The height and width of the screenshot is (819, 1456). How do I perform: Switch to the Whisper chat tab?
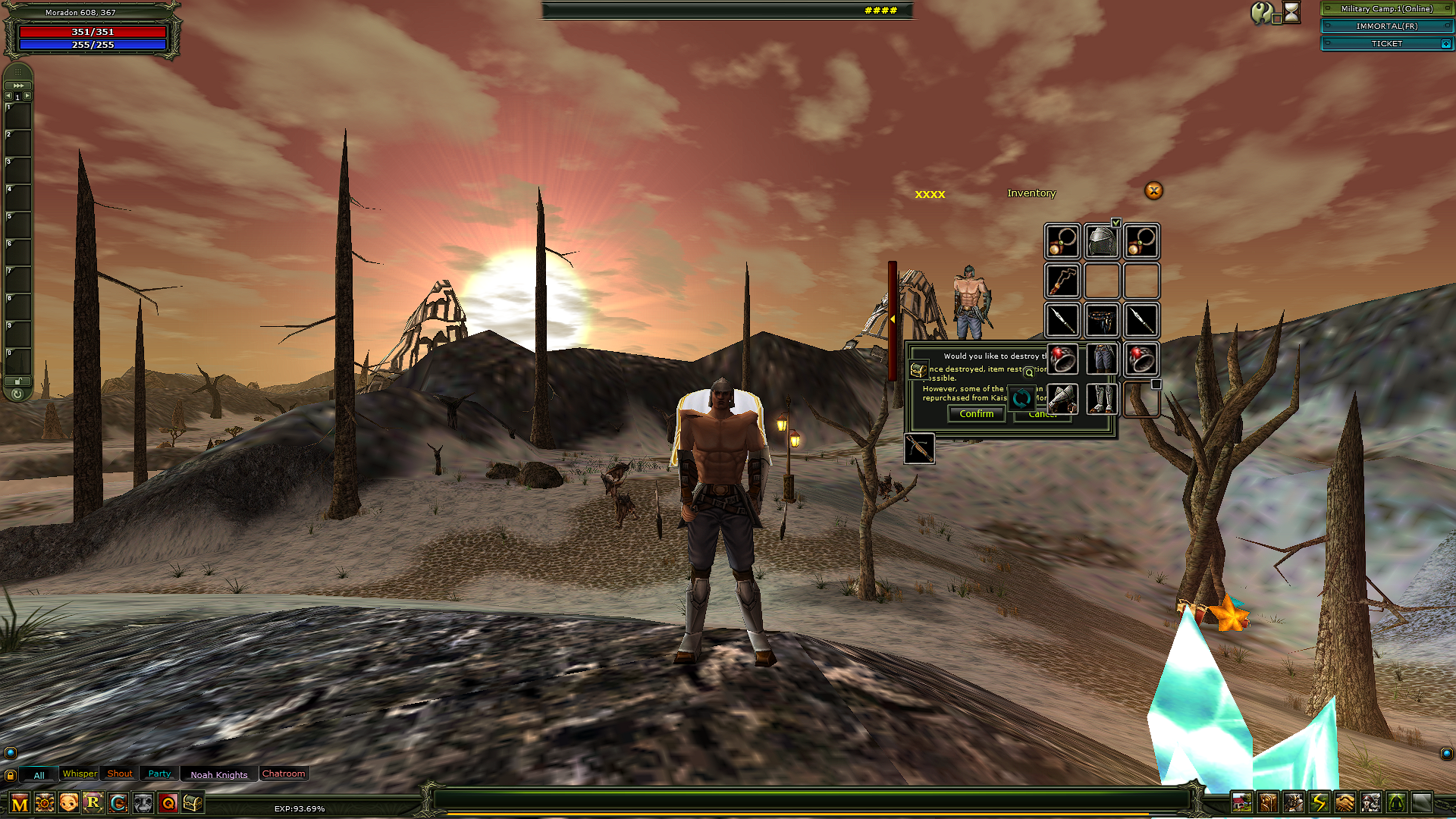(x=80, y=773)
